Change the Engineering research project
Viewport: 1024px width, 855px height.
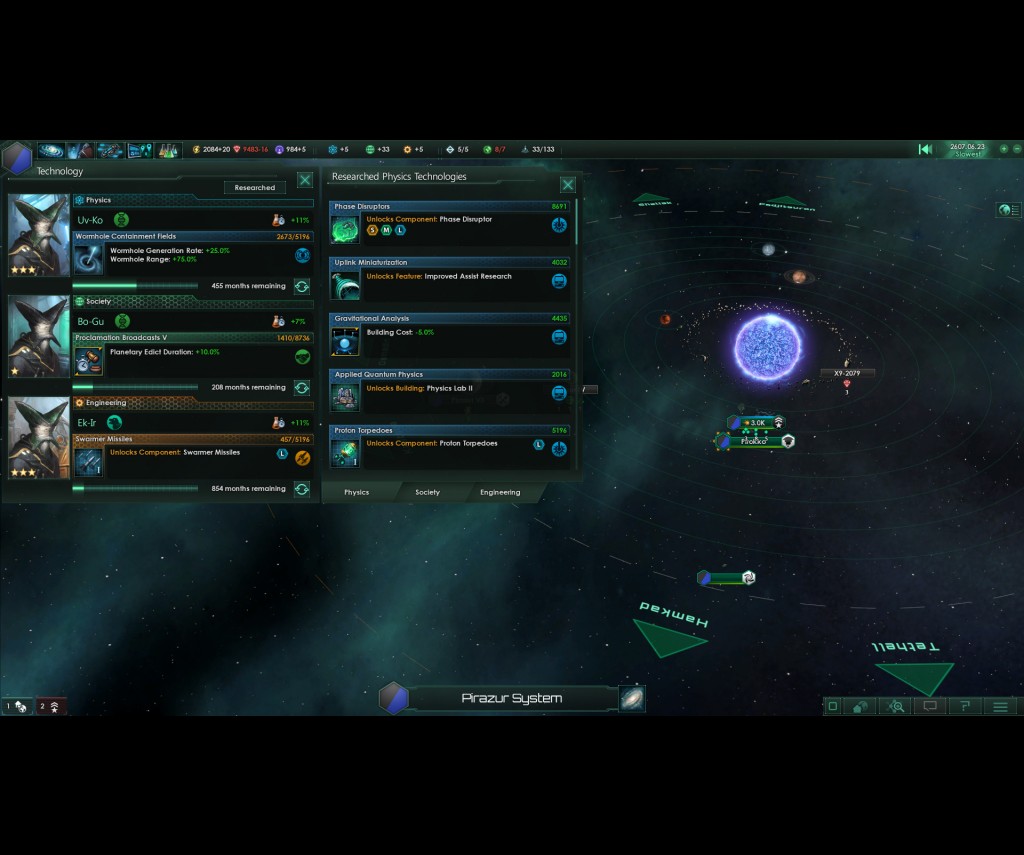pyautogui.click(x=302, y=489)
